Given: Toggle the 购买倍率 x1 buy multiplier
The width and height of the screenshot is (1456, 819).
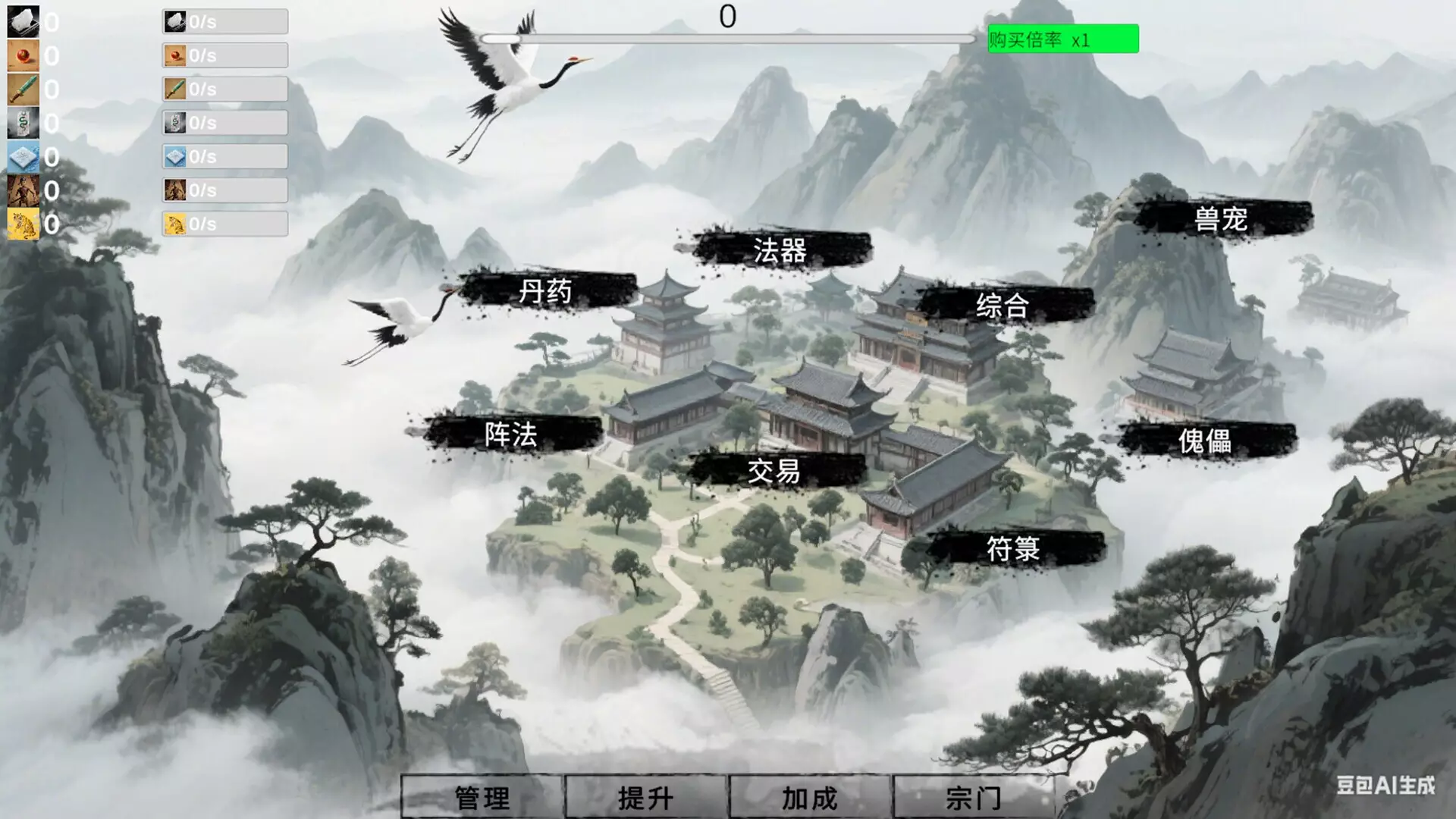Looking at the screenshot, I should [1062, 40].
